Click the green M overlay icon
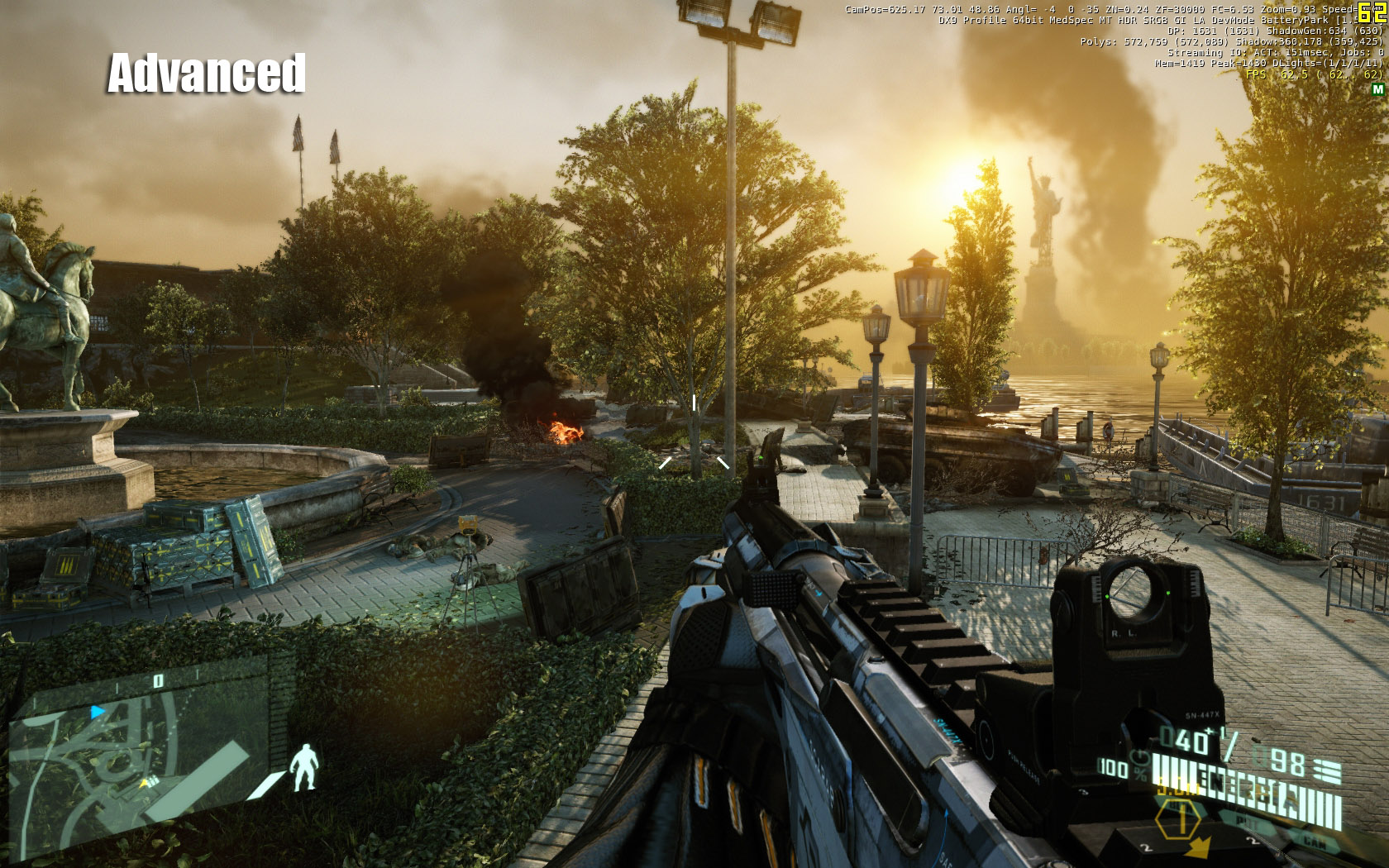 [1377, 89]
